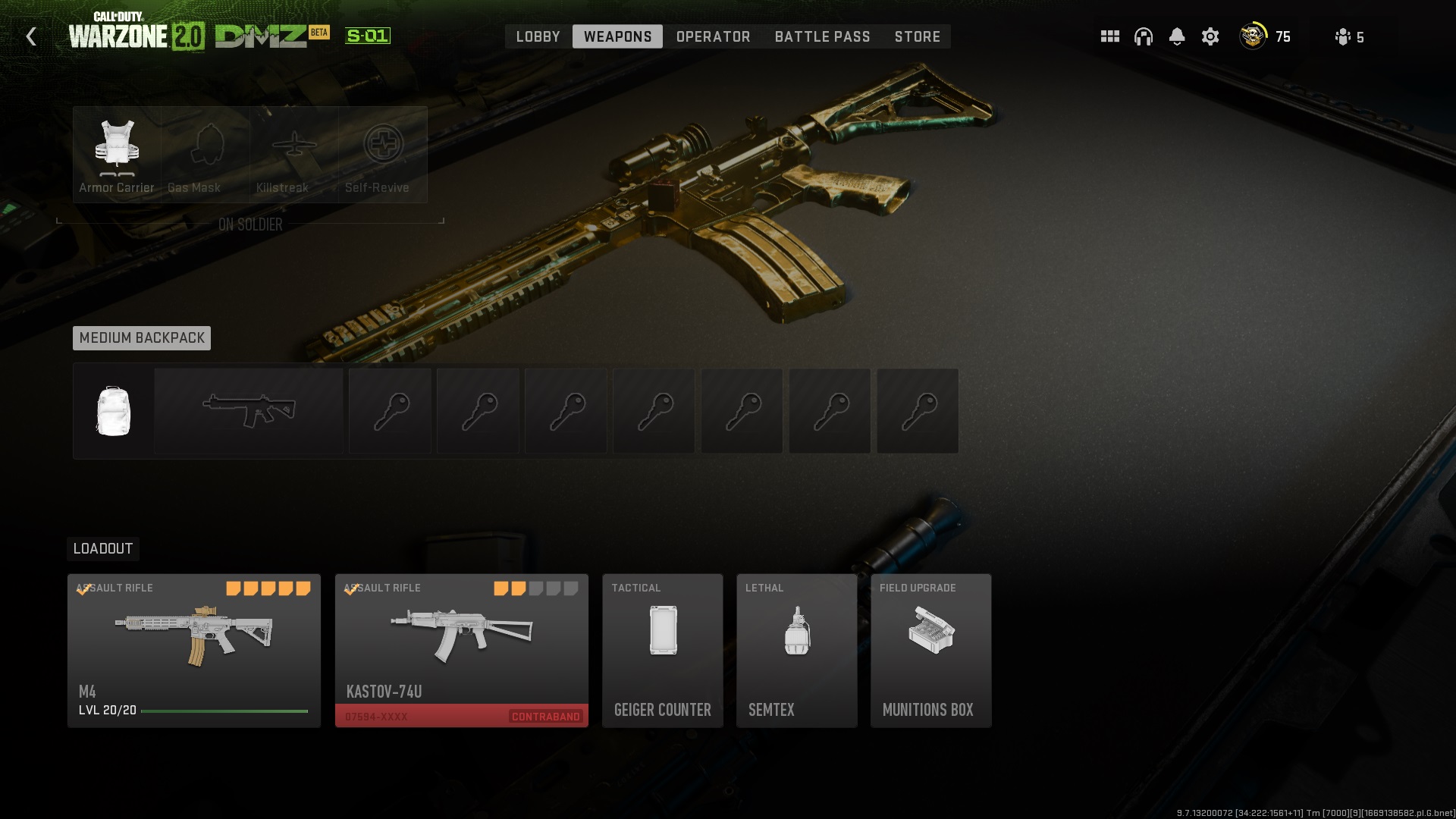This screenshot has width=1456, height=819.
Task: Open the notifications bell
Action: coord(1178,36)
